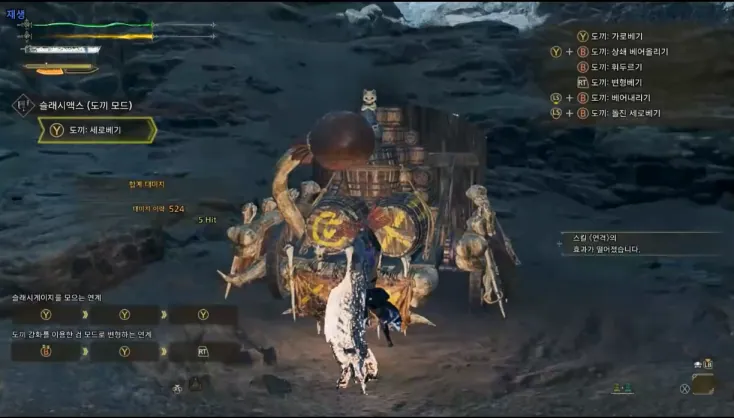
Task: Click the 스킬 effect-expired notification
Action: click(605, 244)
